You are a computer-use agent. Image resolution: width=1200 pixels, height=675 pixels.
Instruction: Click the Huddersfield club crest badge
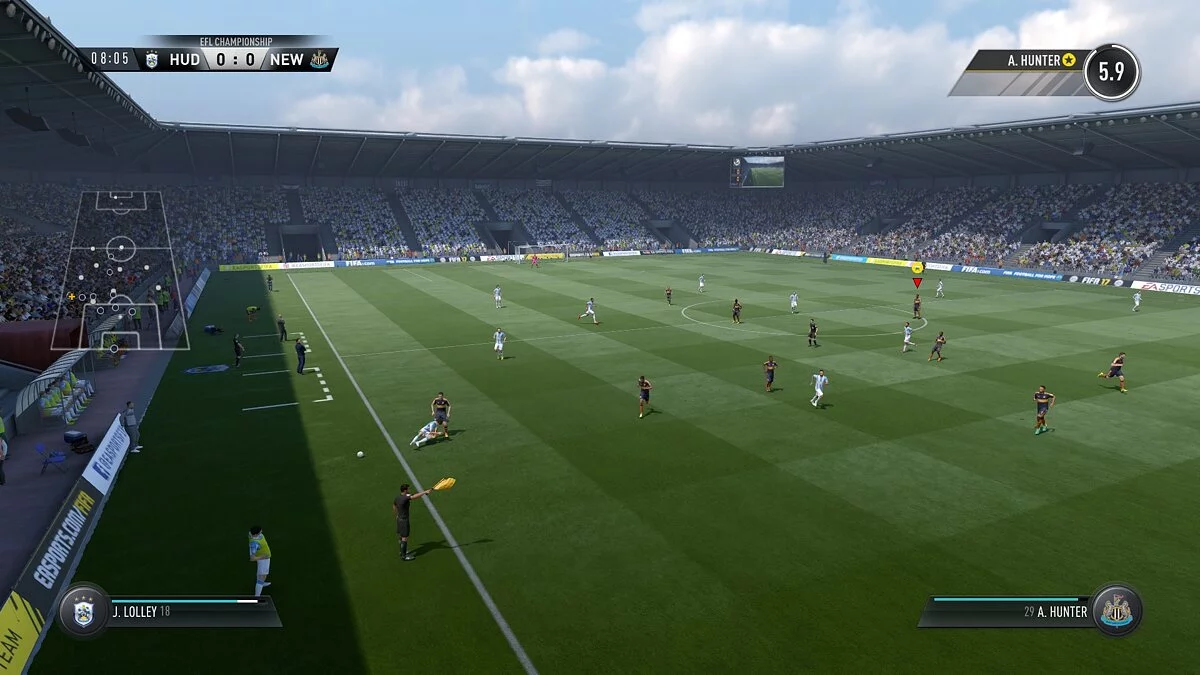pyautogui.click(x=83, y=611)
